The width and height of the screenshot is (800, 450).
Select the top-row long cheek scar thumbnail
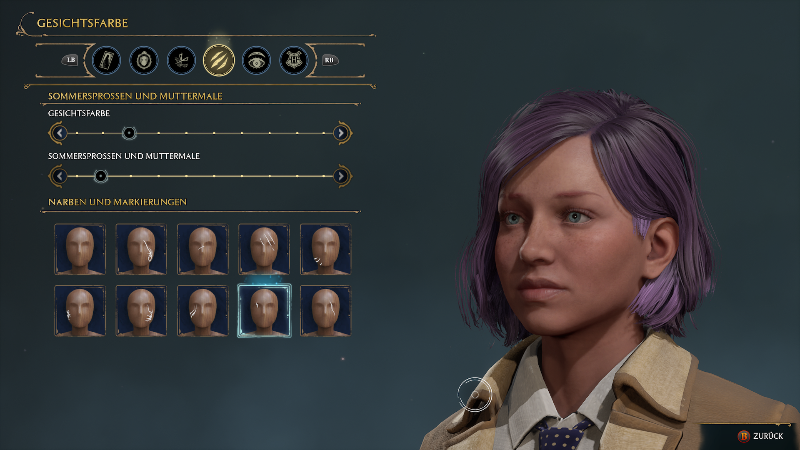tap(141, 249)
